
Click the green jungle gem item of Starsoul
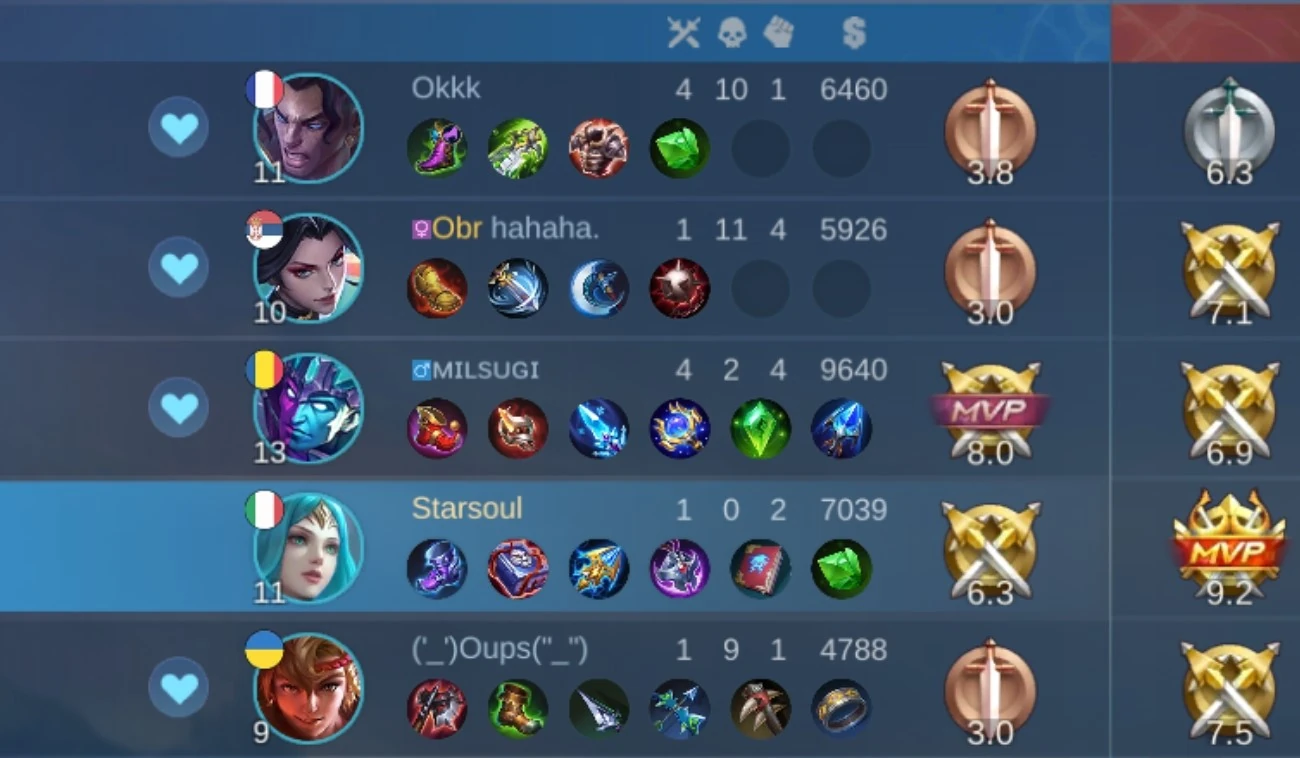click(x=841, y=568)
